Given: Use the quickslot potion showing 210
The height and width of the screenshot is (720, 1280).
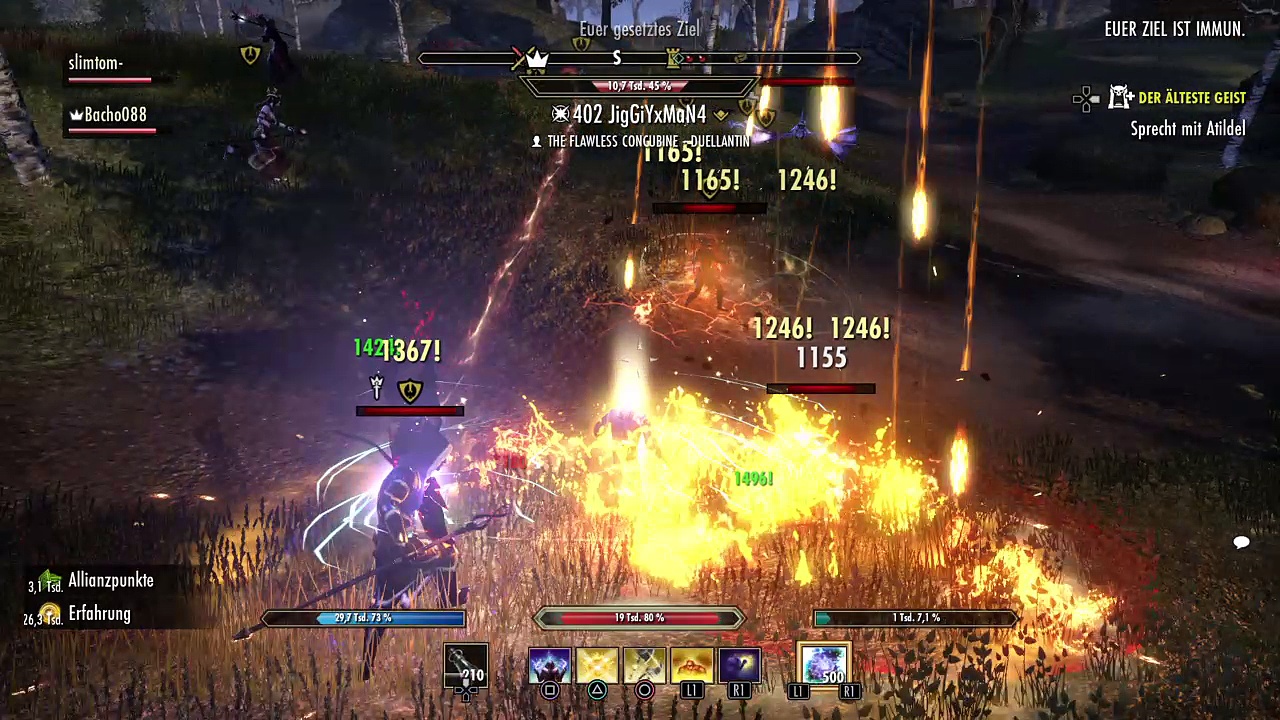Looking at the screenshot, I should 466,666.
